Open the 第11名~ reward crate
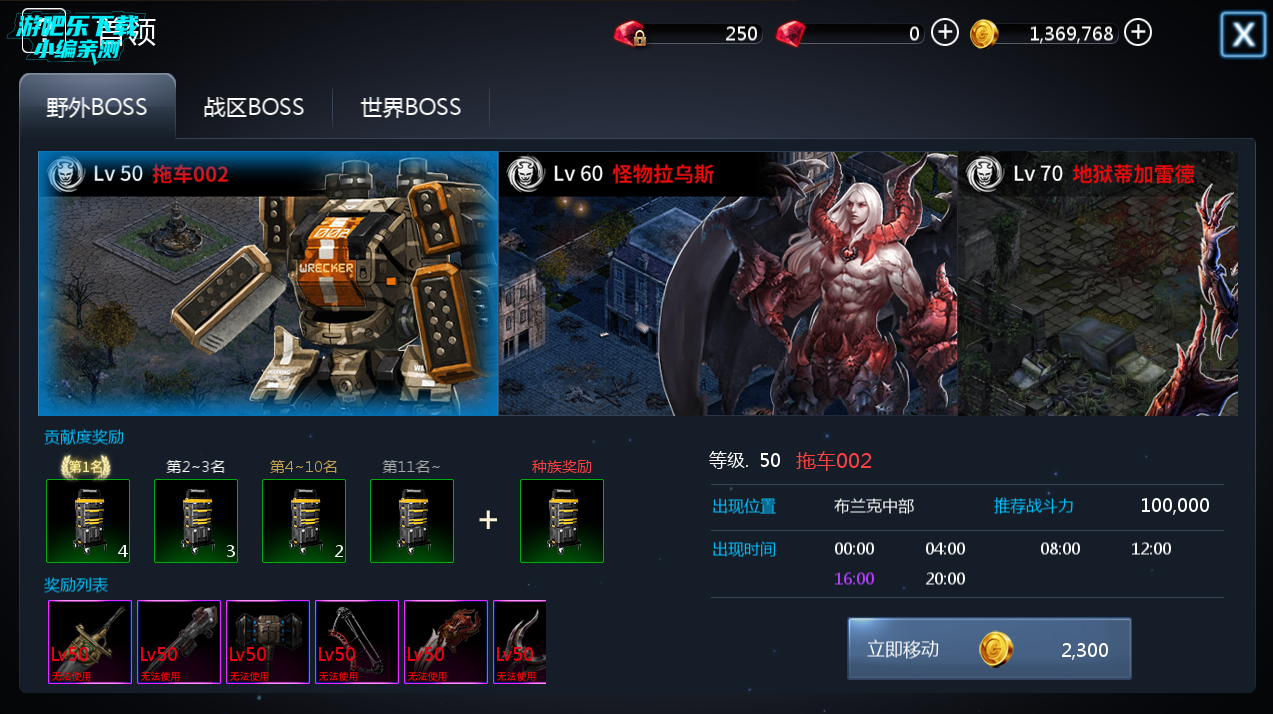 412,521
